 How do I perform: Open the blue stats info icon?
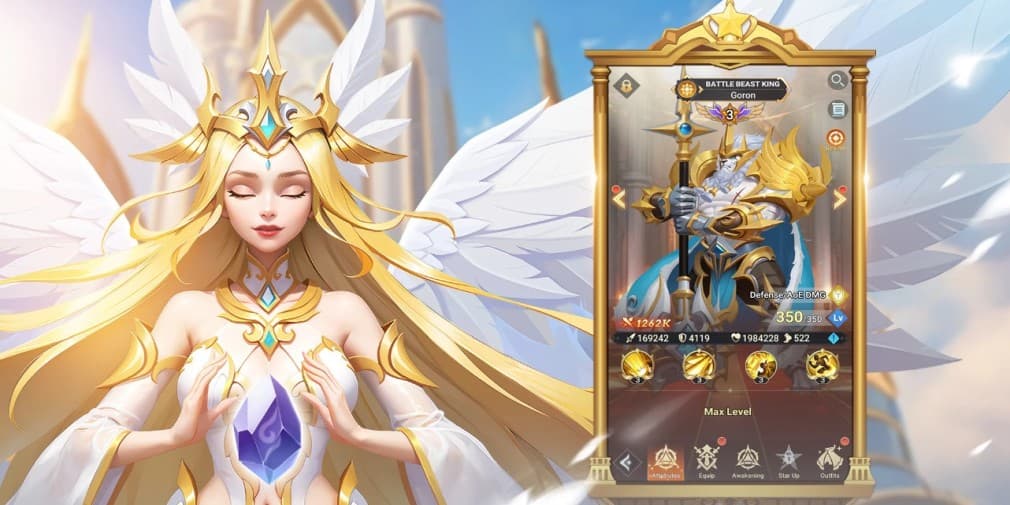click(832, 341)
